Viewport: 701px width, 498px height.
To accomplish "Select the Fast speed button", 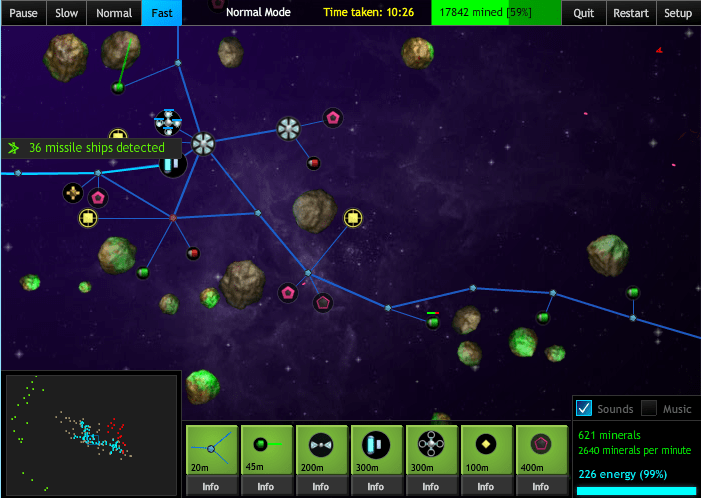I will point(162,13).
